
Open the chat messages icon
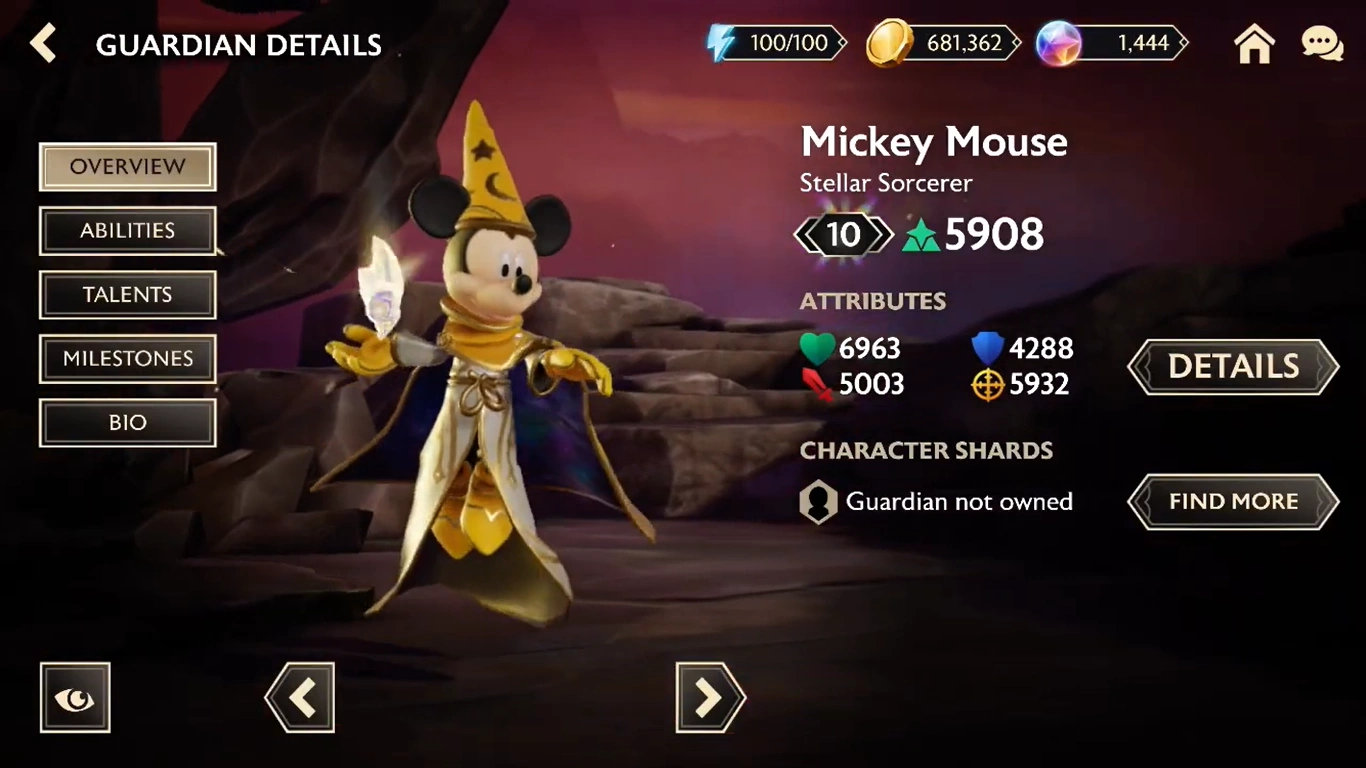(1322, 43)
